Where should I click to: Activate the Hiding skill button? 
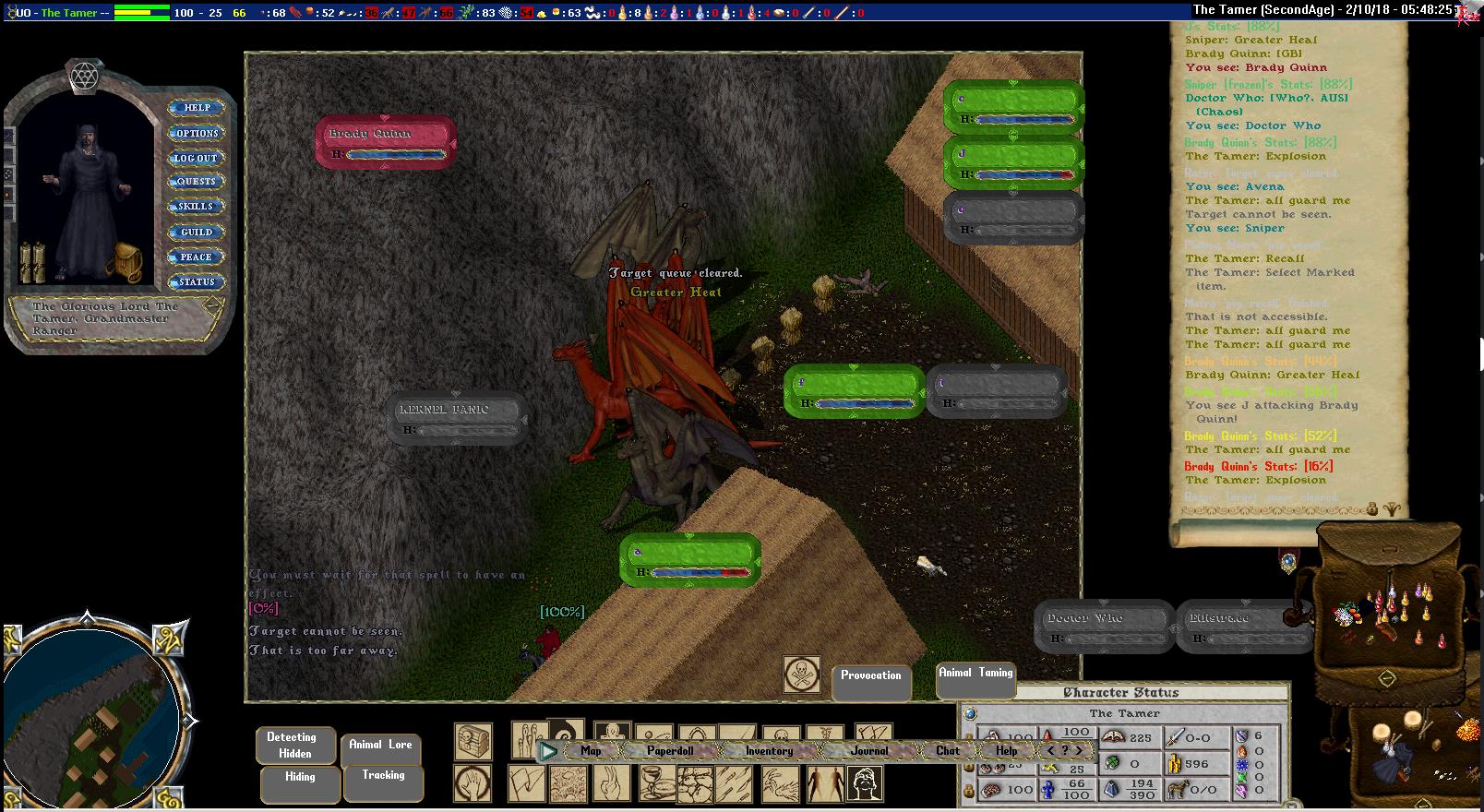click(300, 782)
